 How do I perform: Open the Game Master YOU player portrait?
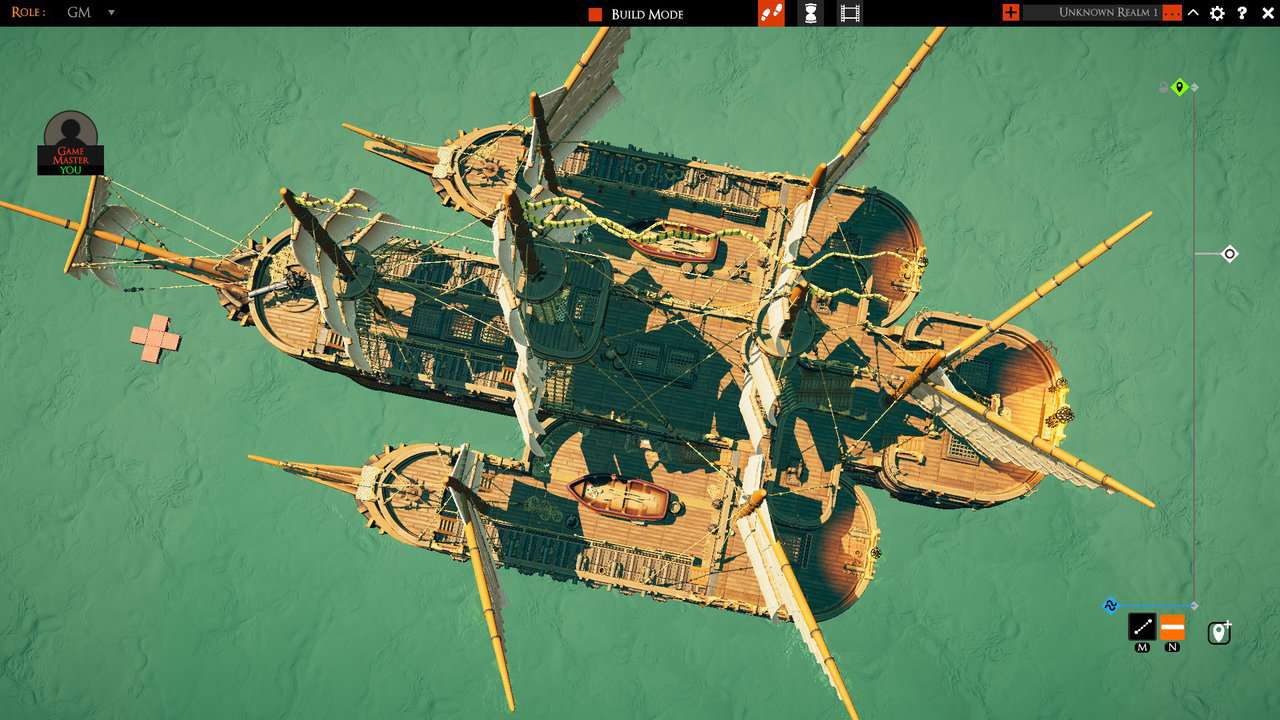pos(69,145)
